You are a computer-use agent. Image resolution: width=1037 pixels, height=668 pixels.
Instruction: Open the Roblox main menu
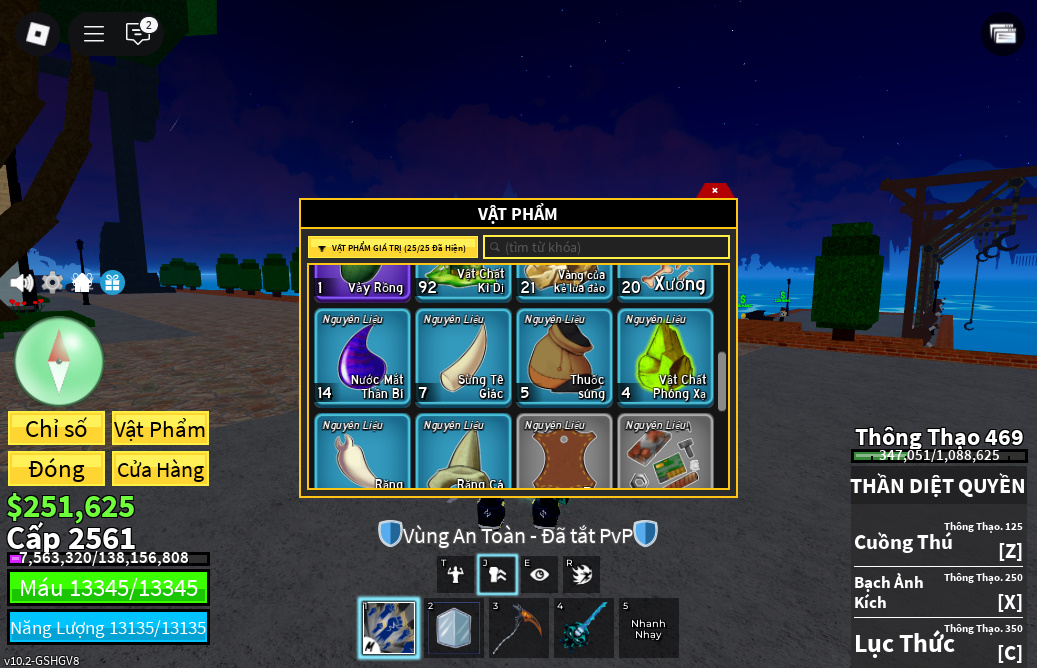click(x=38, y=34)
